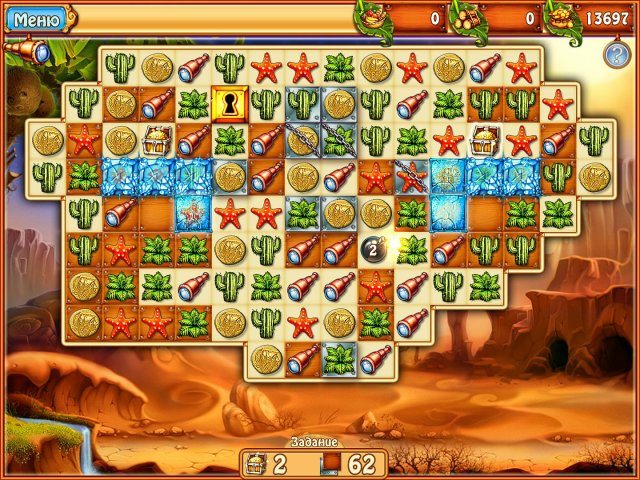The width and height of the screenshot is (640, 480).
Task: Open the Меню button
Action: point(35,17)
